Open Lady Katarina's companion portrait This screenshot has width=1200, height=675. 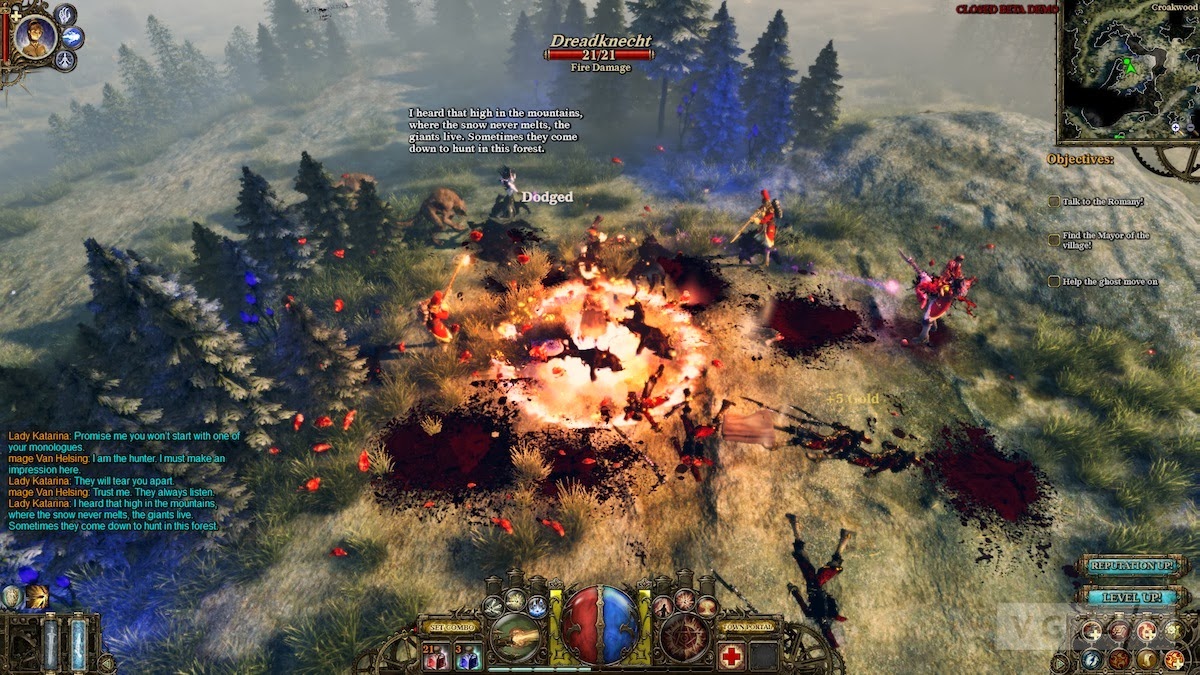tap(36, 38)
